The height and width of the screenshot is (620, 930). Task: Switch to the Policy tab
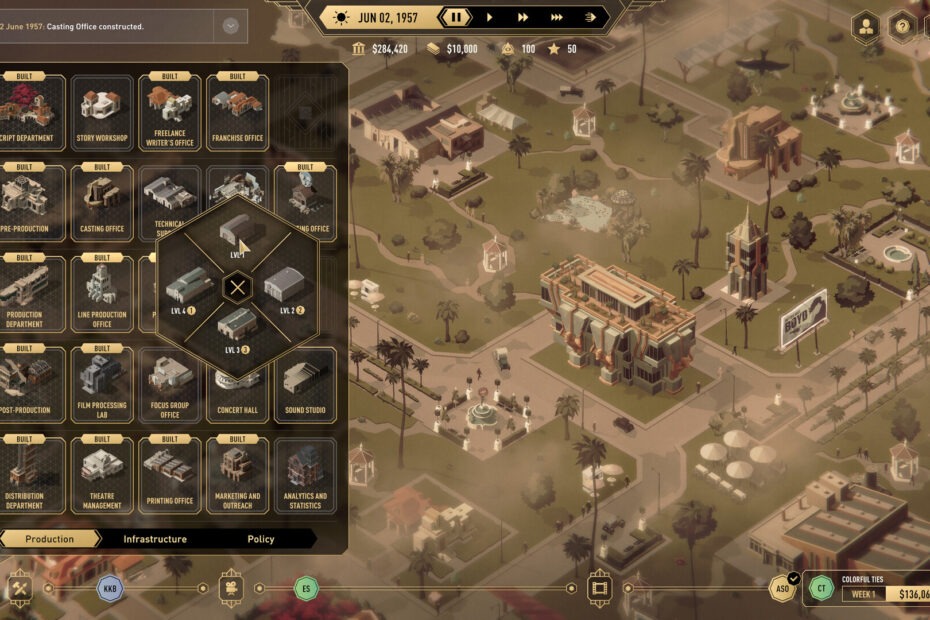(x=261, y=539)
